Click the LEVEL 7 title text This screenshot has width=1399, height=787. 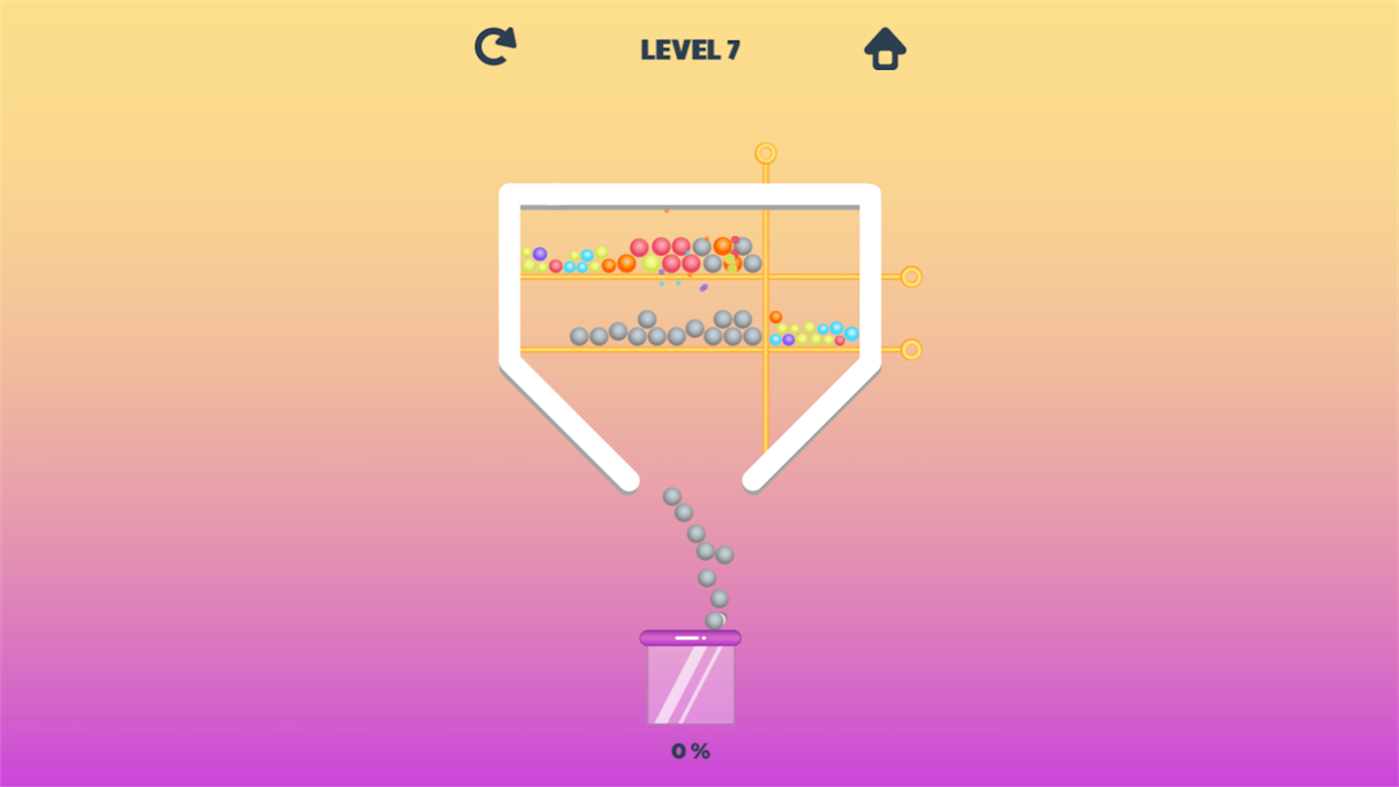point(689,48)
